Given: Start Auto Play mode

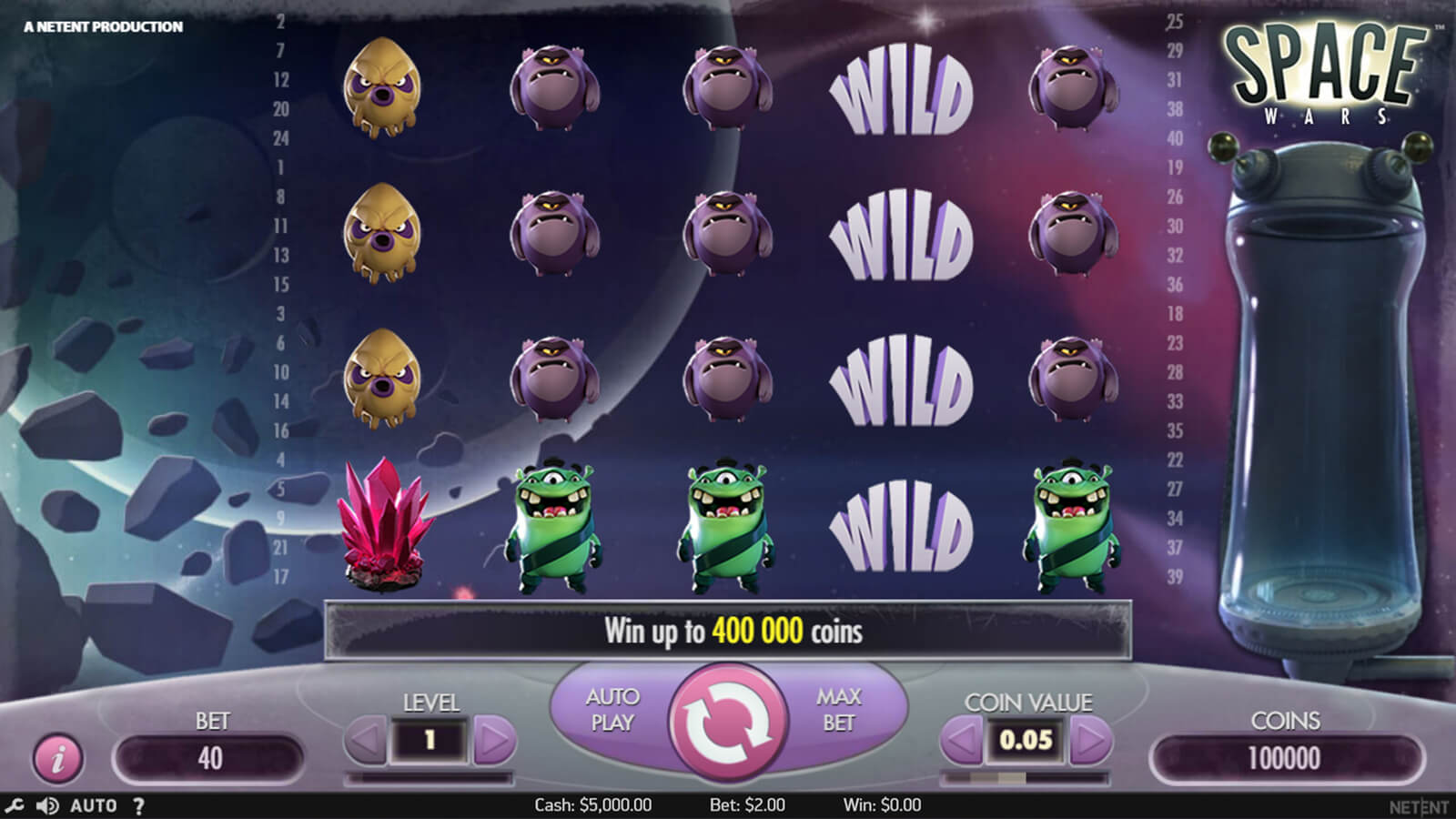Looking at the screenshot, I should pos(612,710).
